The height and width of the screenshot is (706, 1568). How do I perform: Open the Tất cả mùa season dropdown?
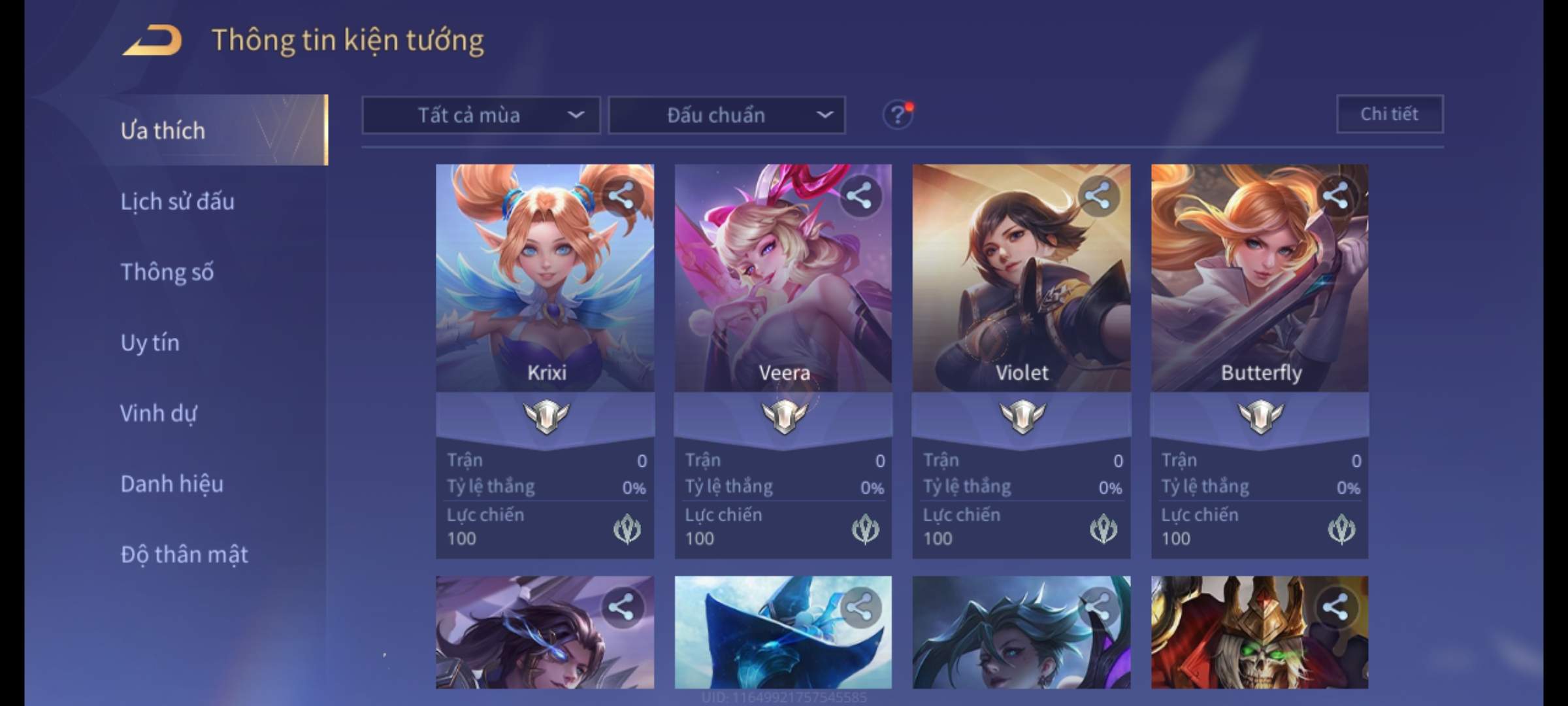tap(481, 116)
